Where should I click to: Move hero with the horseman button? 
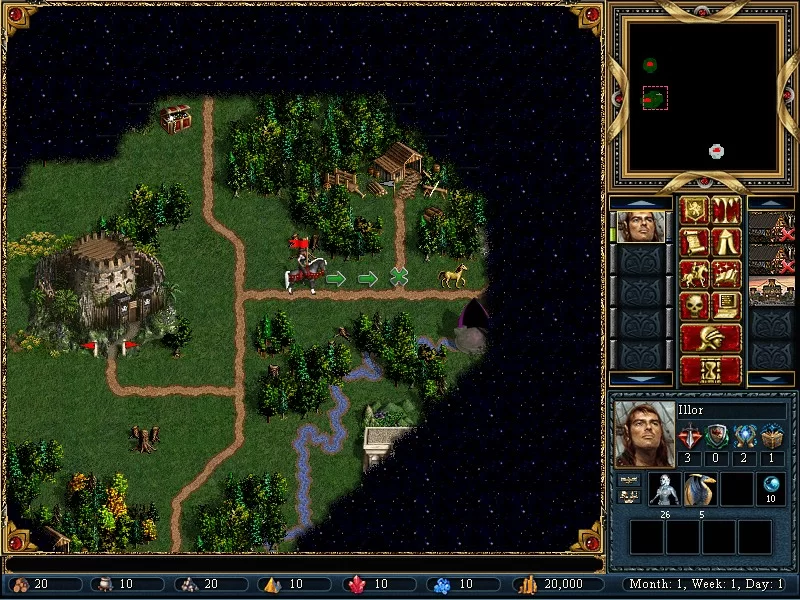point(694,274)
